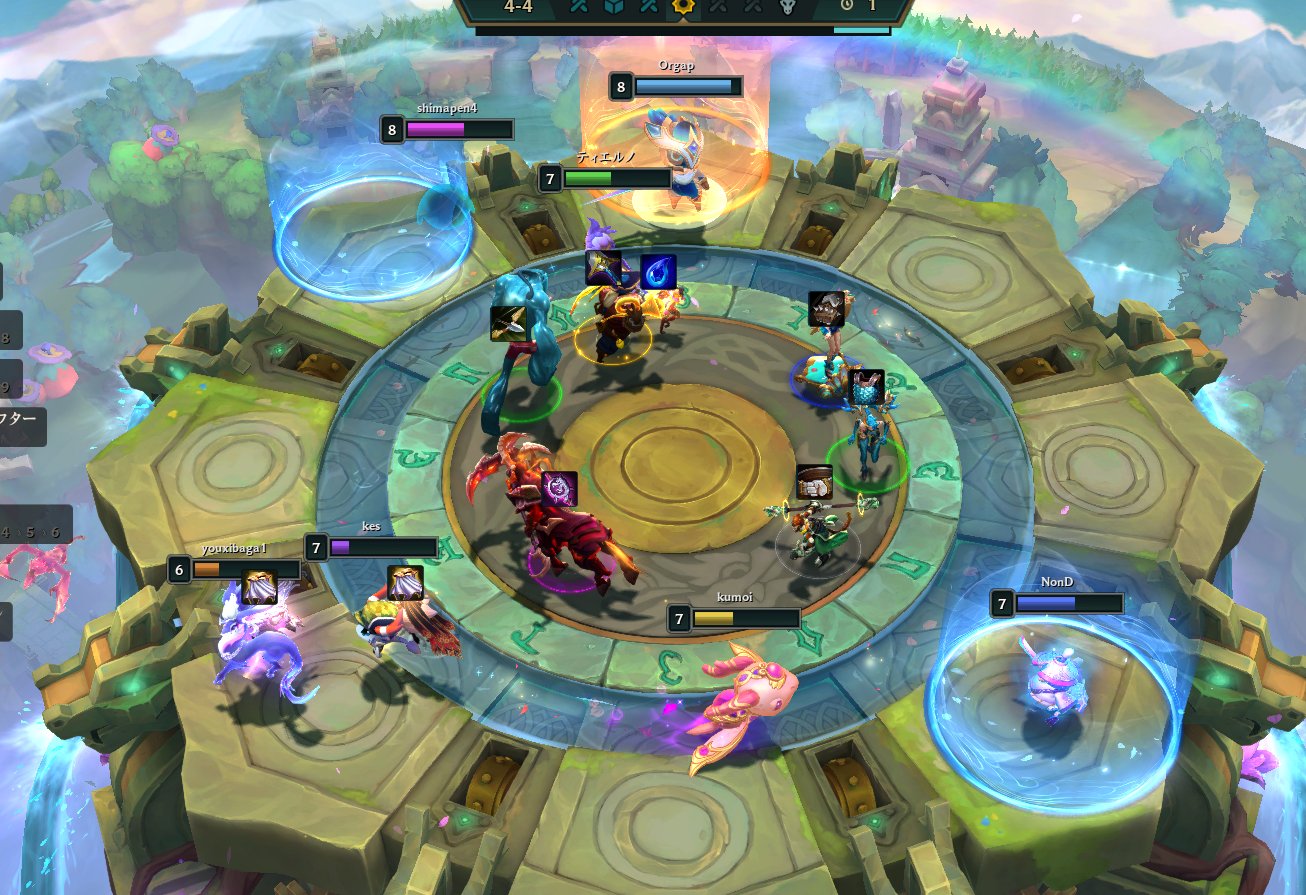Screen dimensions: 1306x895
Task: Click the clock timer icon in the round tracker
Action: pos(848,7)
